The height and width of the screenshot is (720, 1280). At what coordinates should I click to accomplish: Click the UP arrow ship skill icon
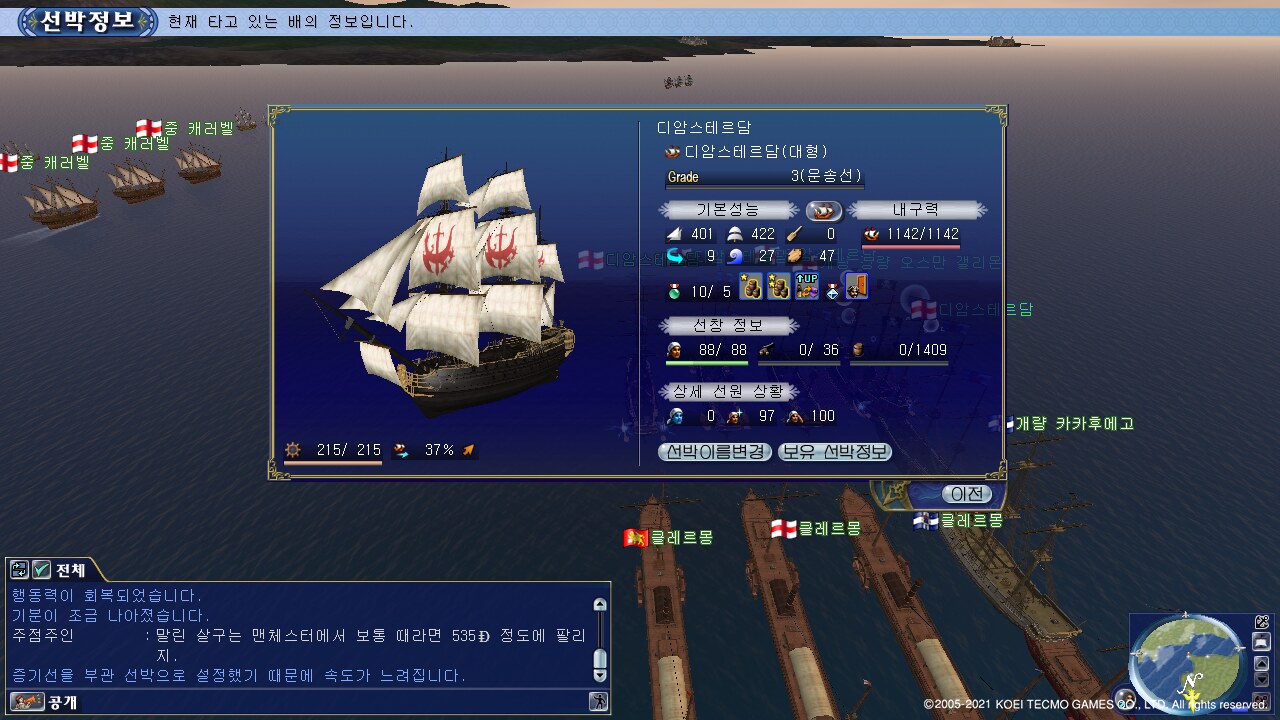click(806, 288)
